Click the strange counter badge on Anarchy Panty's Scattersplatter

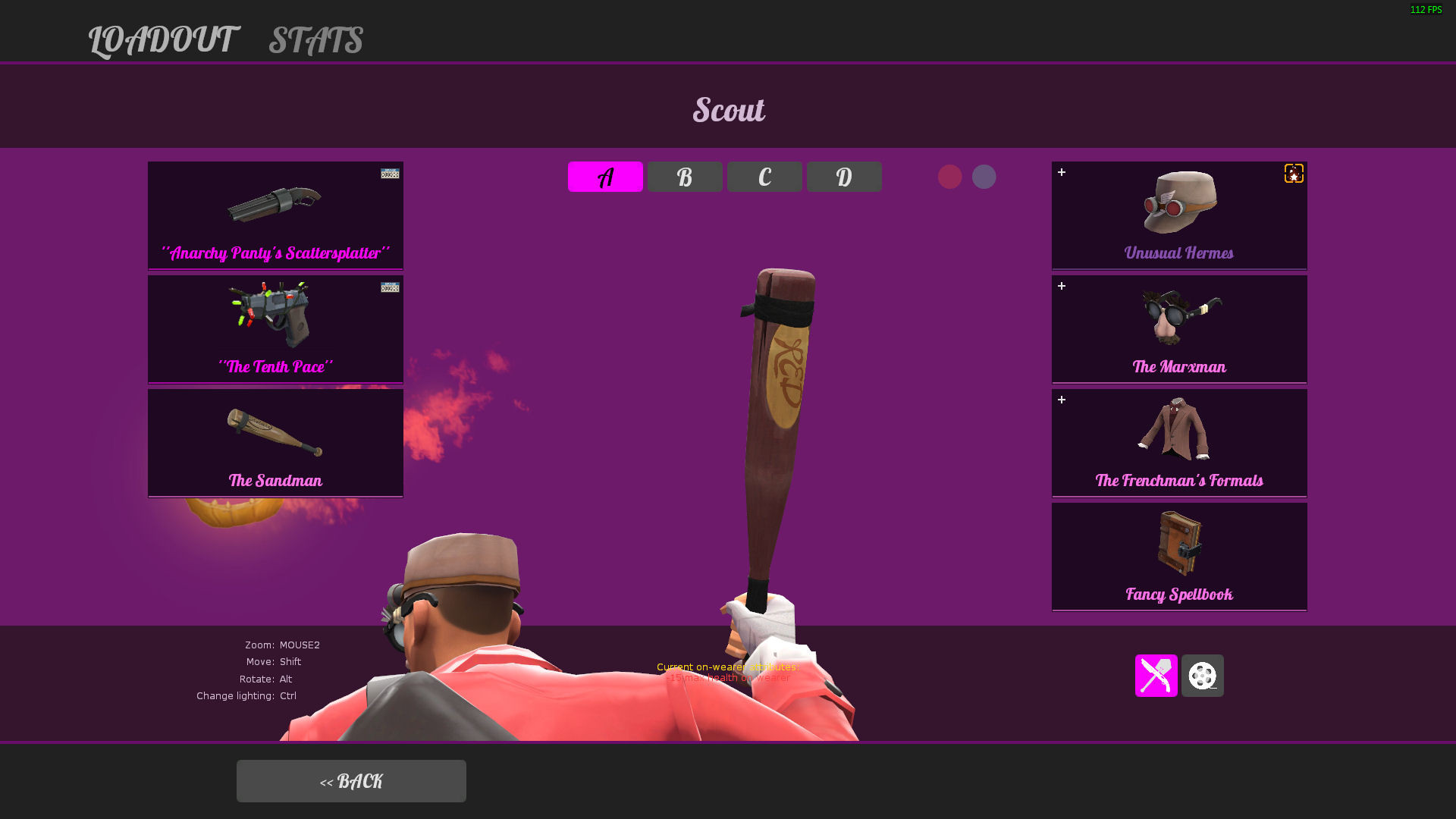(389, 173)
